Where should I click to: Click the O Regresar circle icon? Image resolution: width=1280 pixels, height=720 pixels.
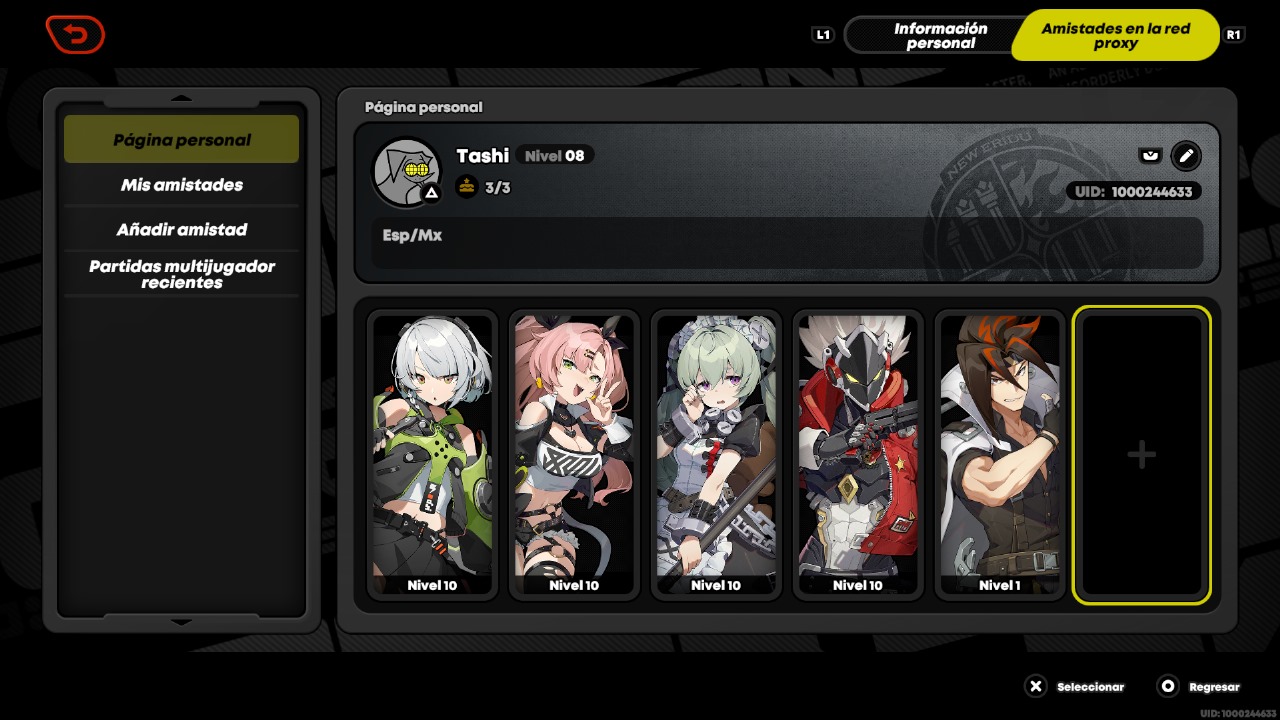1166,687
